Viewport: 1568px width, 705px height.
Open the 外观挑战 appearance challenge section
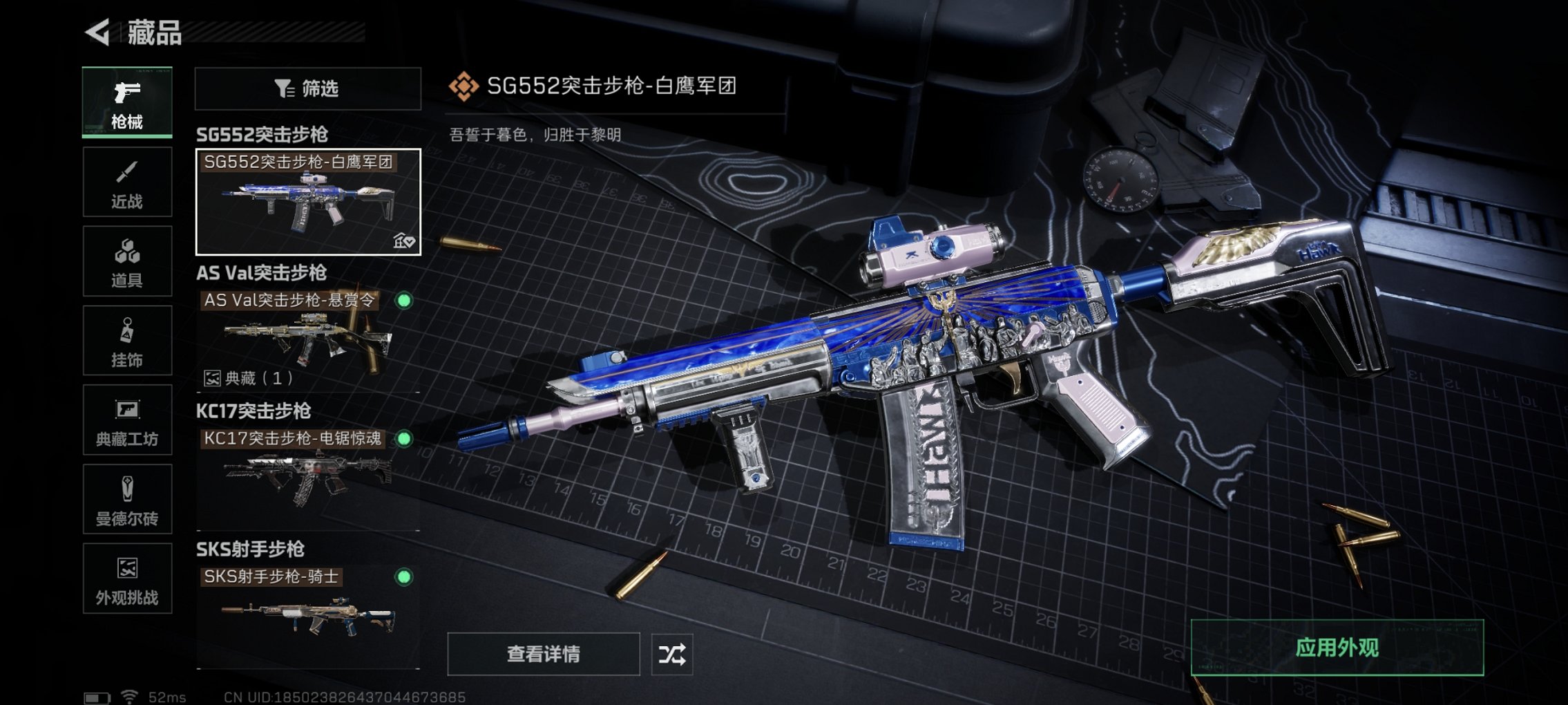[127, 579]
